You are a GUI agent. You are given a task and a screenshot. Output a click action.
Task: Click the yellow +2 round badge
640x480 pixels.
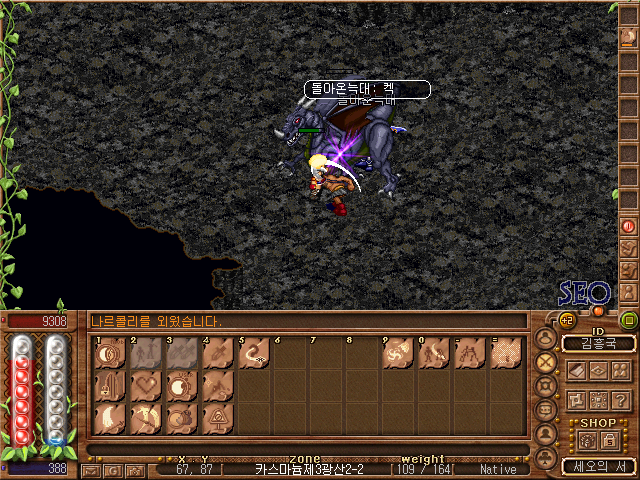(x=566, y=320)
